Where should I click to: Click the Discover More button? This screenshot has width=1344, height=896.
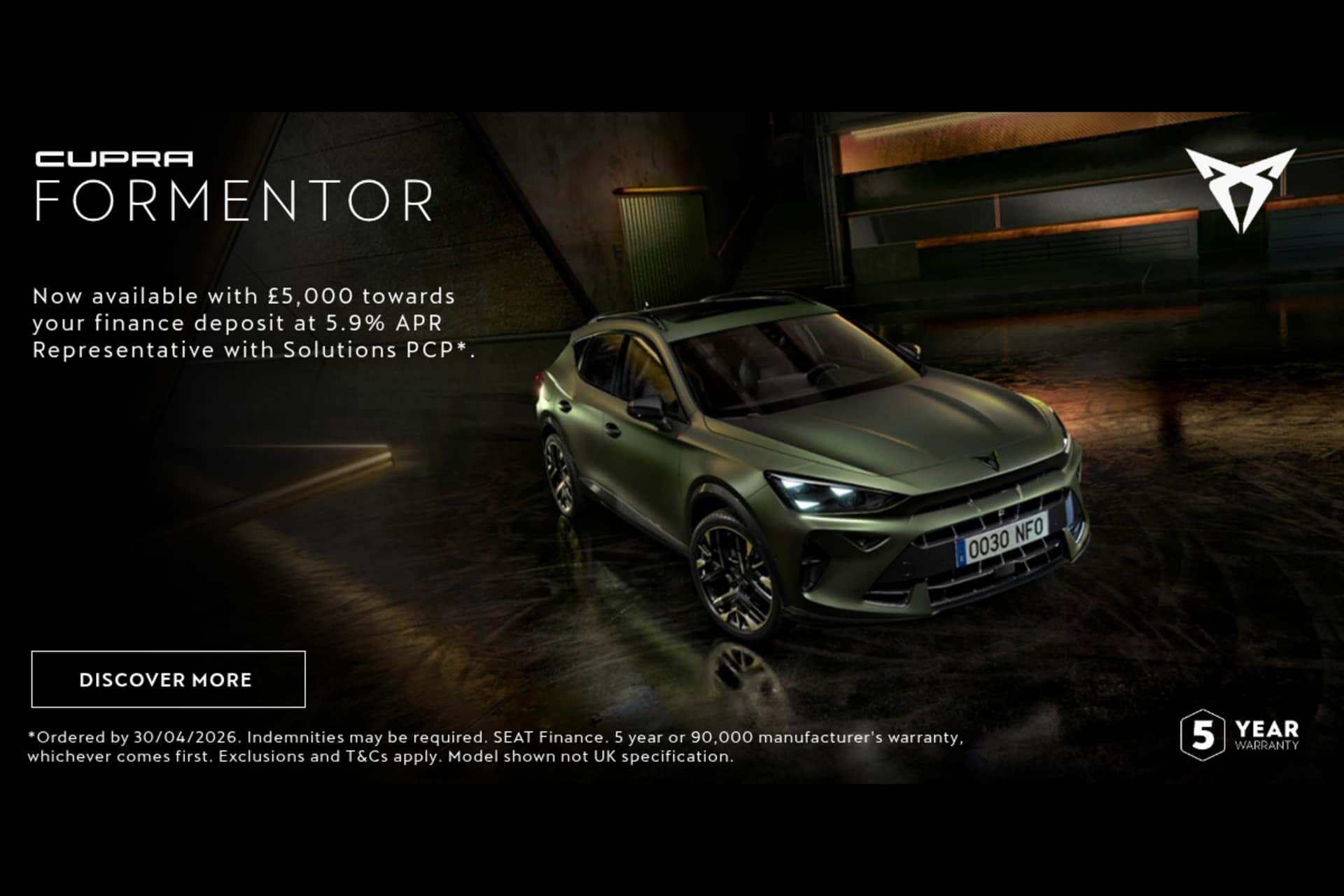click(168, 679)
